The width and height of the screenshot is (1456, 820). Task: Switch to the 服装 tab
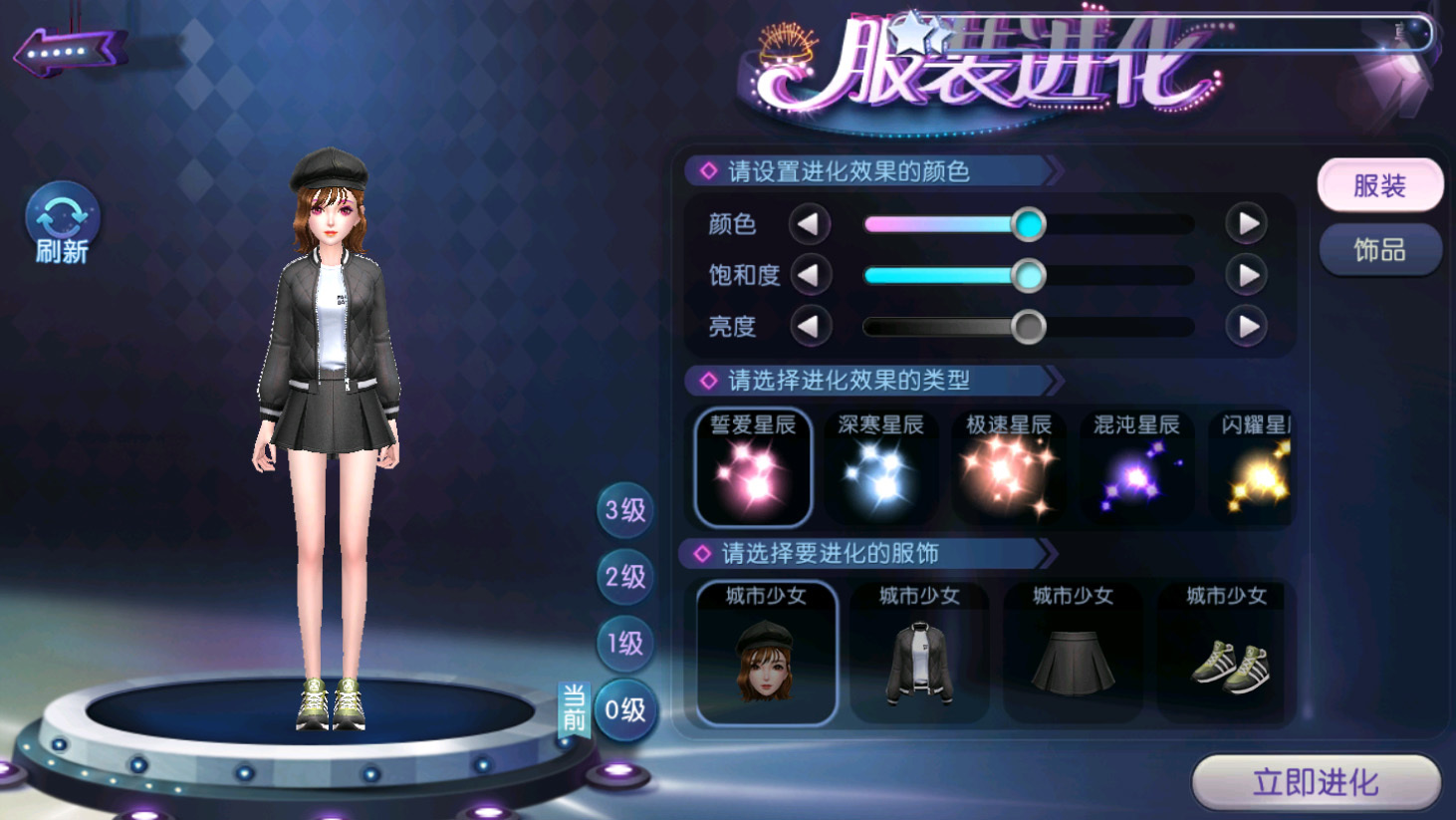coord(1379,185)
